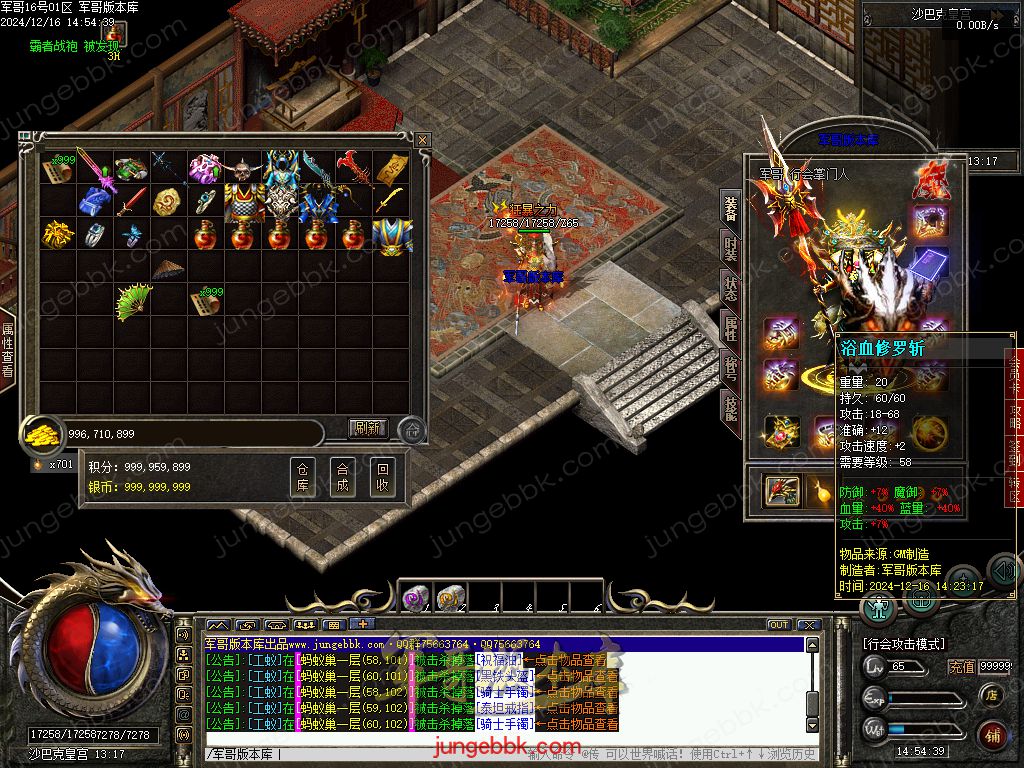Click the 祝福油 item link in chat

(x=498, y=660)
